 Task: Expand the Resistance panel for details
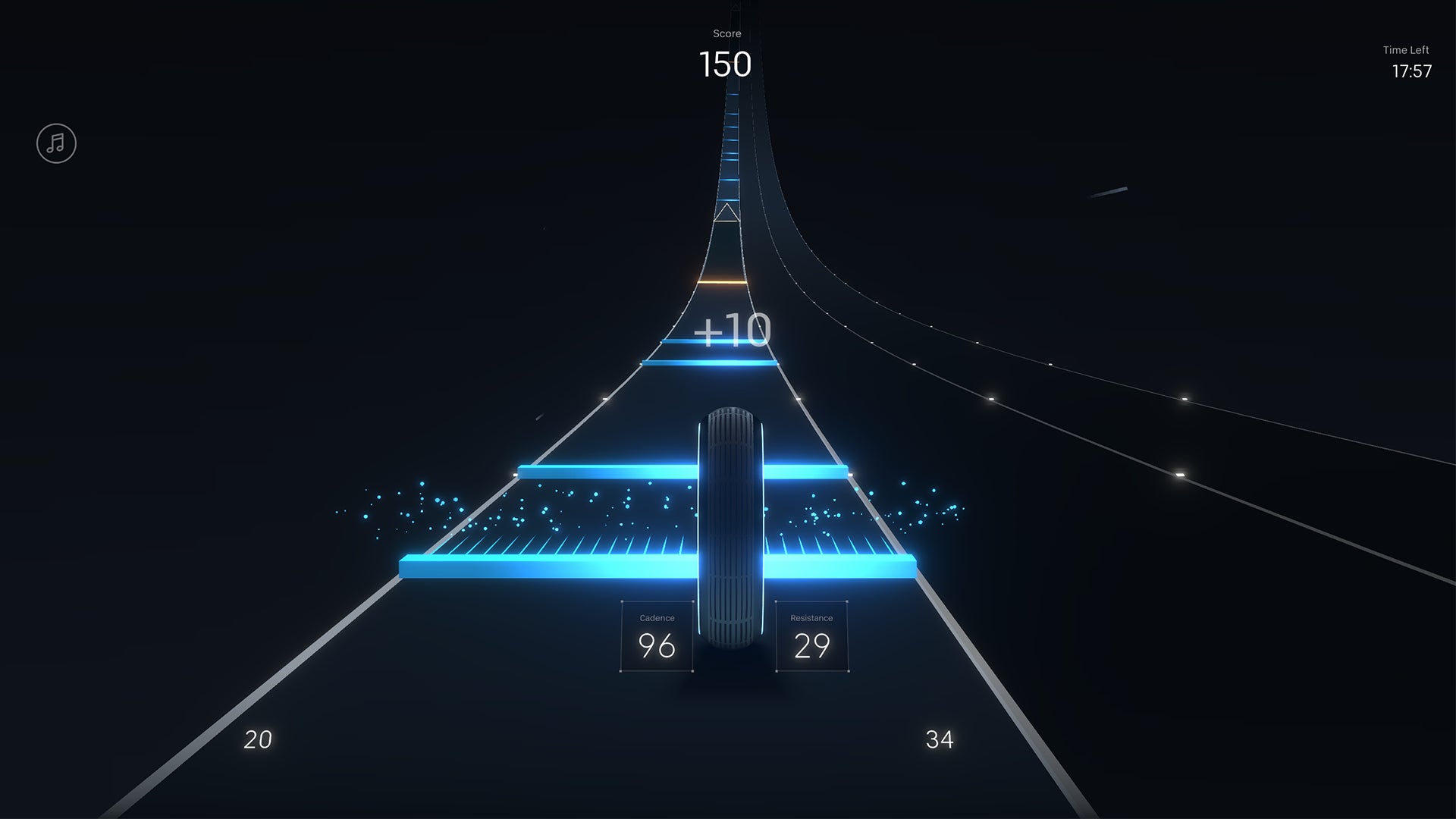(x=811, y=637)
